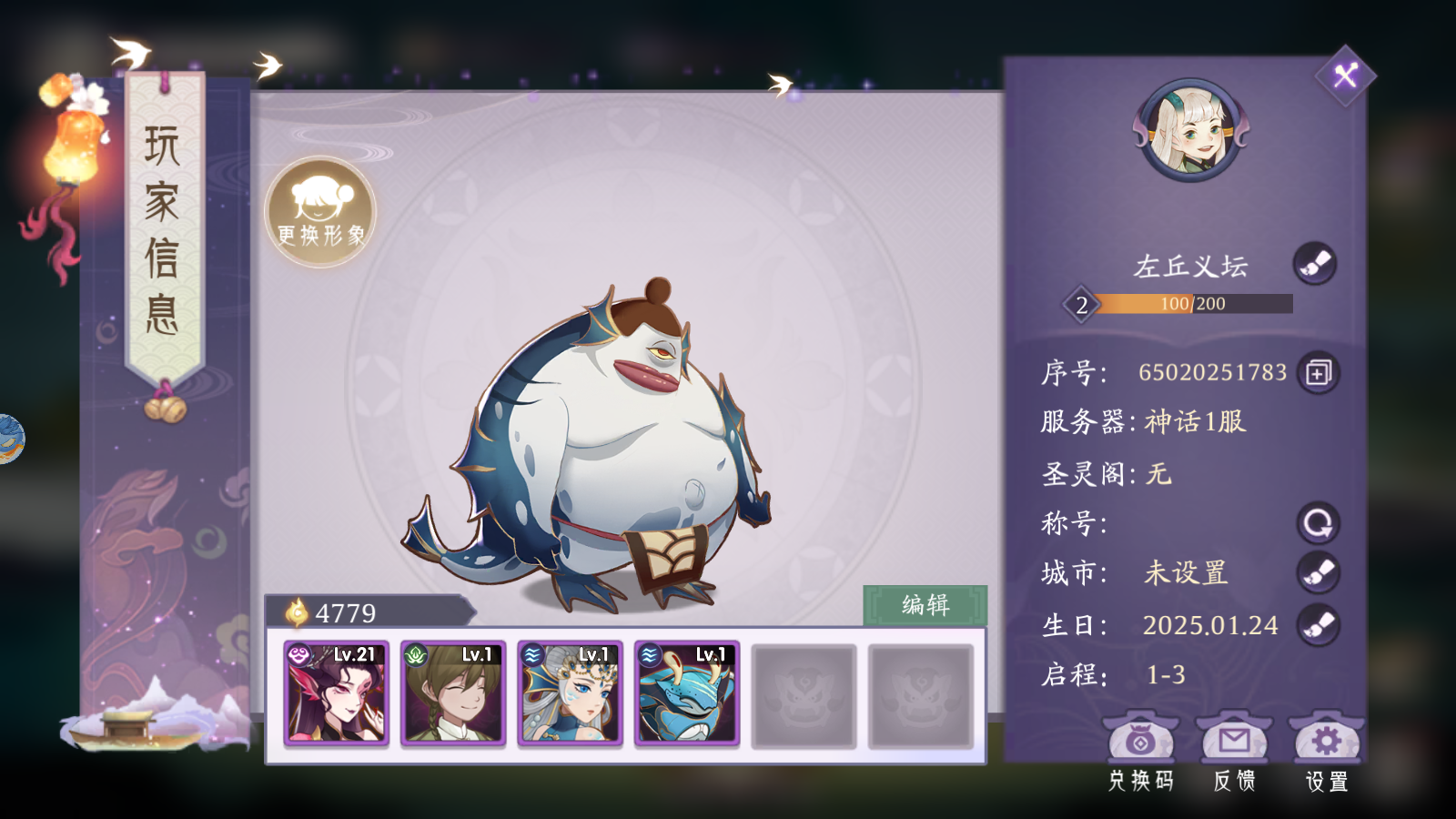This screenshot has width=1456, height=819.
Task: Select the brown-haired Lv.1 hero portrait
Action: (453, 693)
